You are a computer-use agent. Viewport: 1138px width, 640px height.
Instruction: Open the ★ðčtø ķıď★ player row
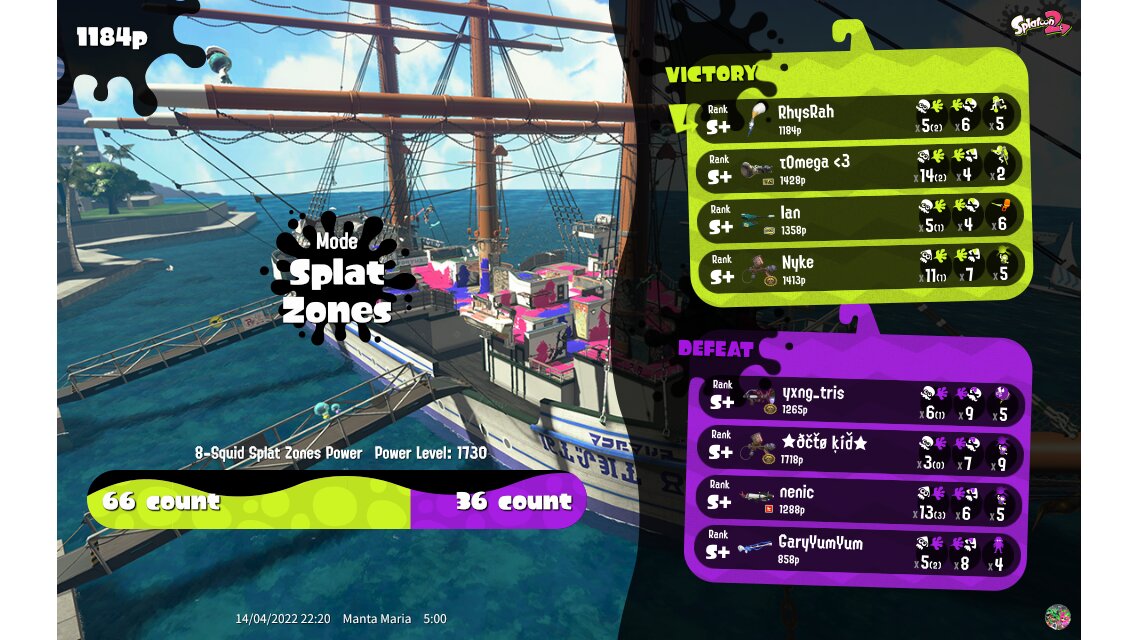coord(860,449)
